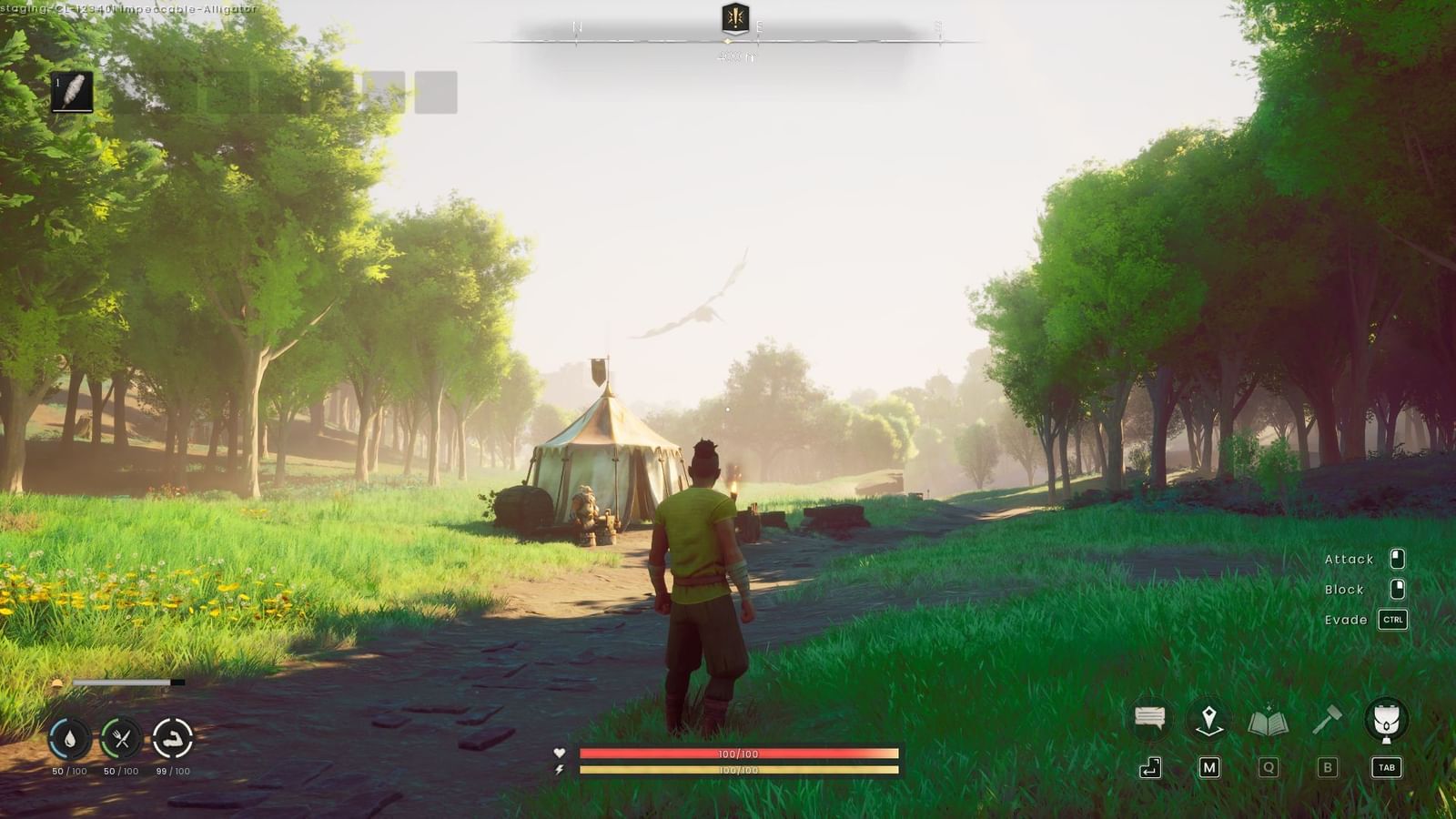Viewport: 1456px width, 819px height.
Task: Click the Q key hint below the book icon
Action: coord(1269,765)
